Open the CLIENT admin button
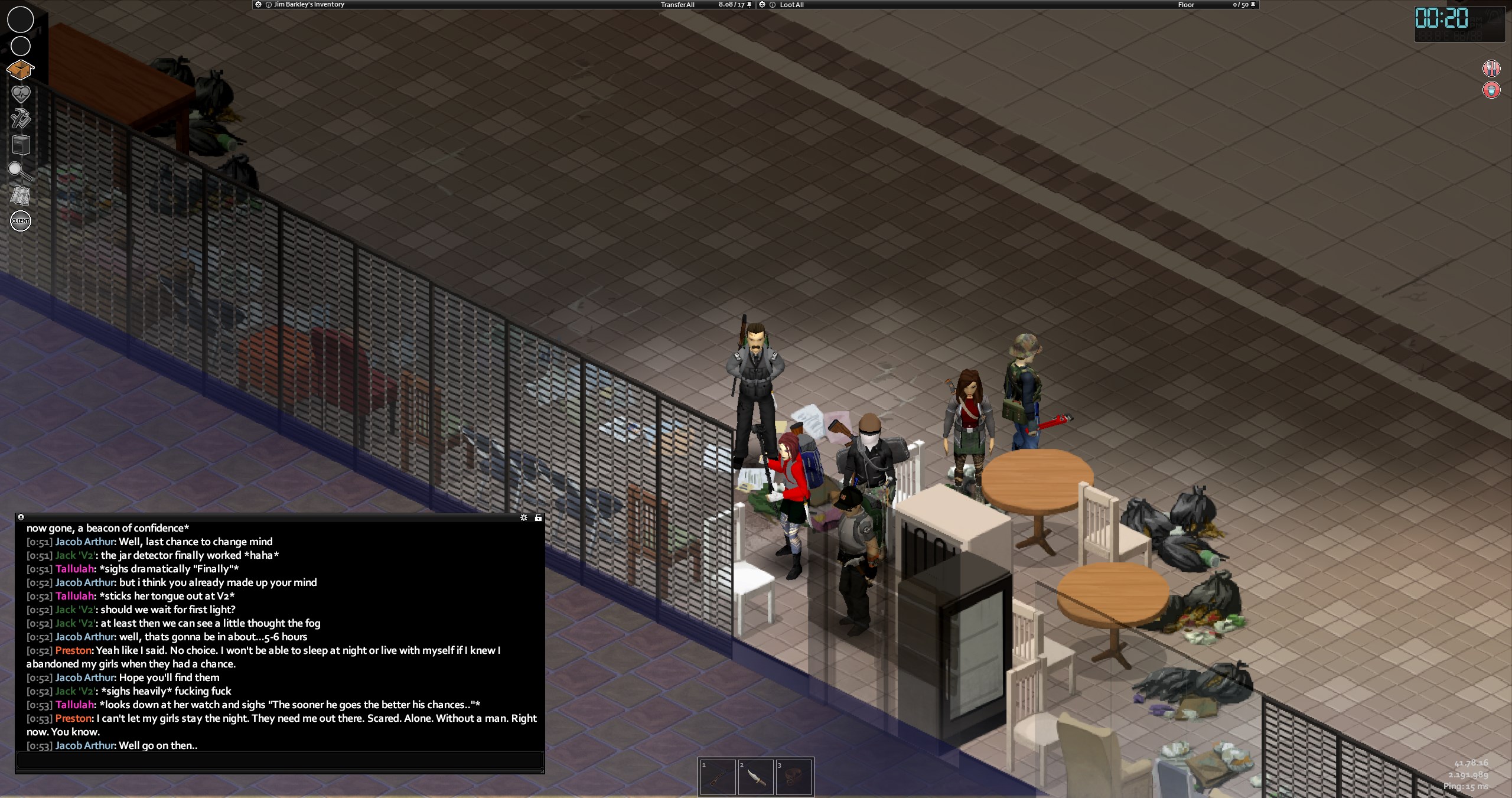 point(21,221)
